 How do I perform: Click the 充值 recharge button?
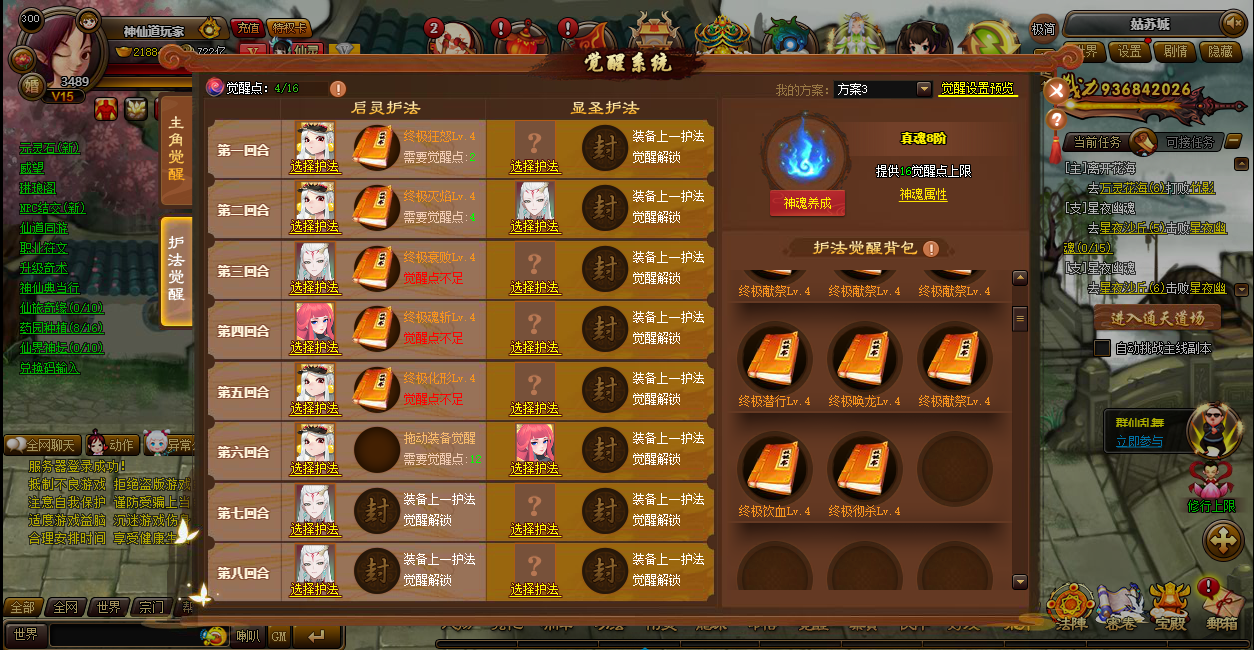coord(246,28)
